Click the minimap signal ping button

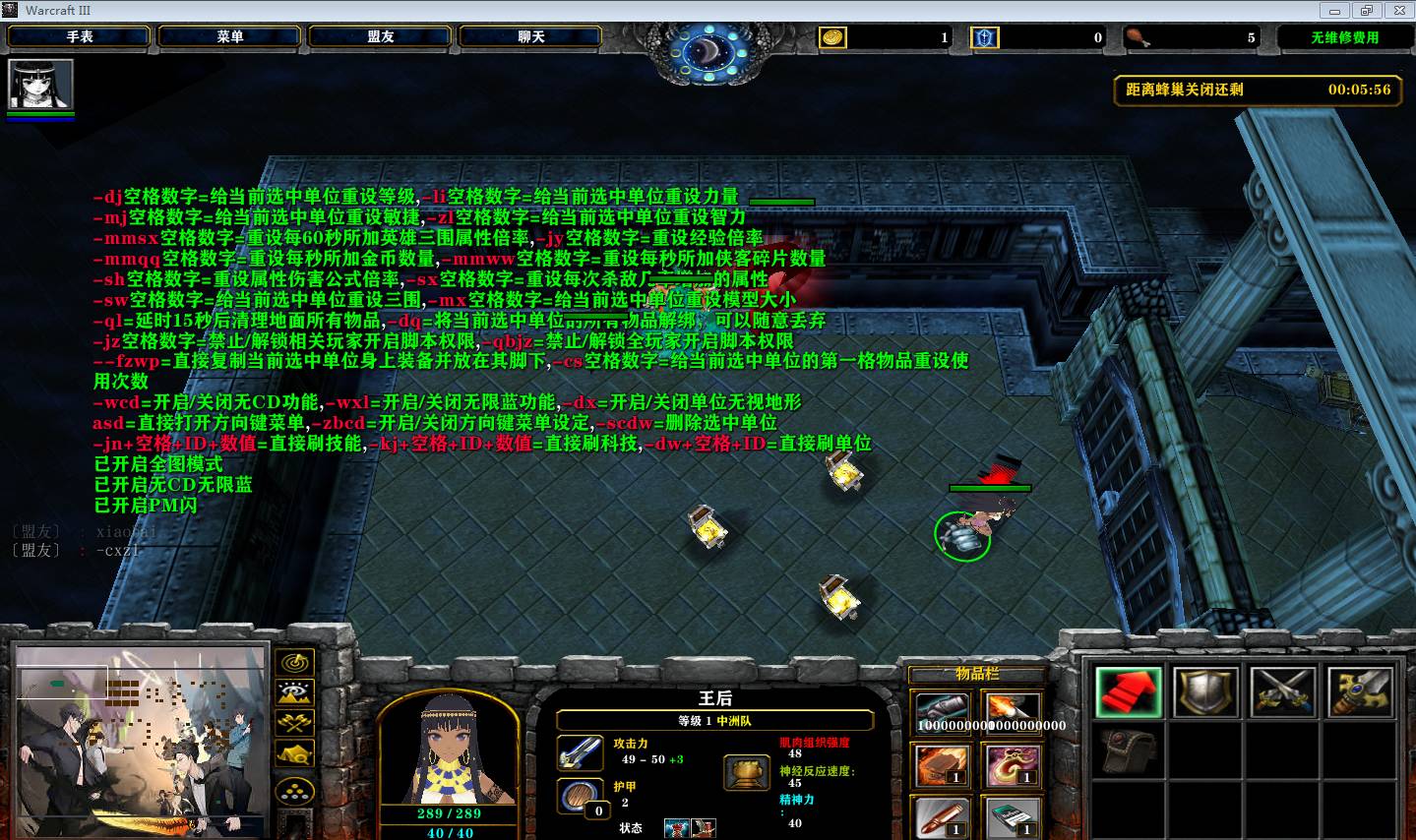pyautogui.click(x=295, y=662)
